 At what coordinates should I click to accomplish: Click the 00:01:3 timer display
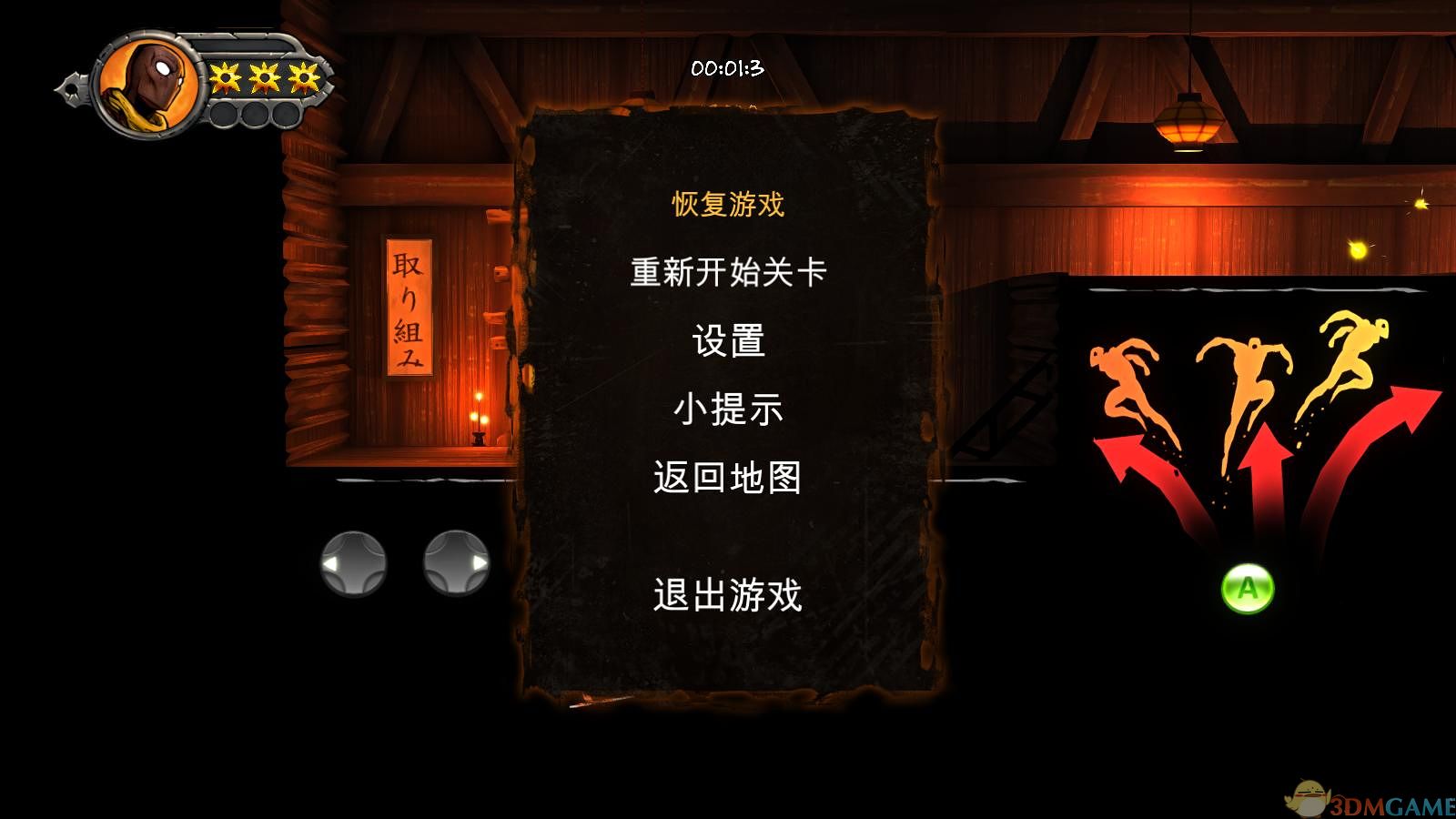point(726,66)
